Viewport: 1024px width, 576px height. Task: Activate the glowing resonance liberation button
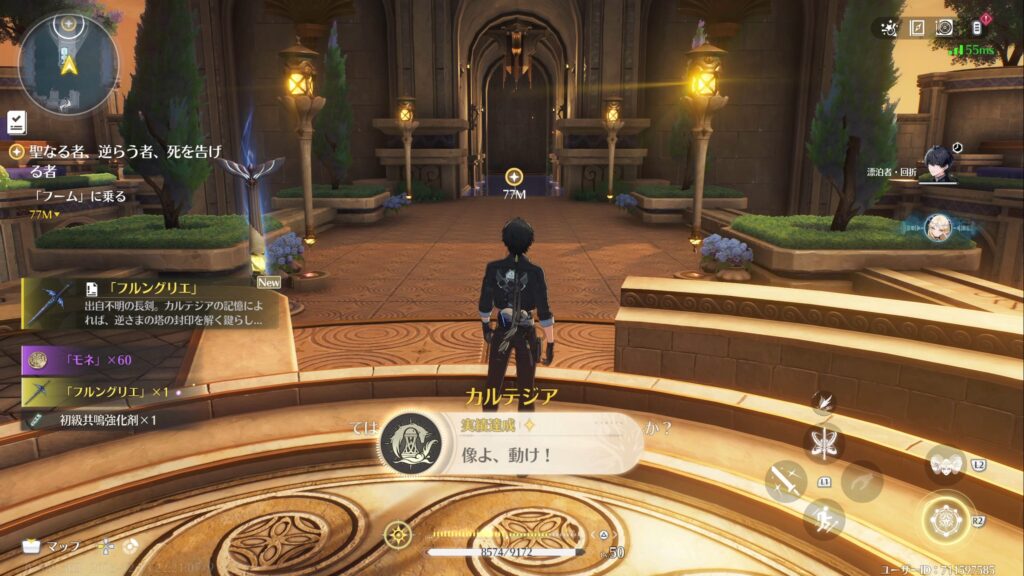pos(946,520)
